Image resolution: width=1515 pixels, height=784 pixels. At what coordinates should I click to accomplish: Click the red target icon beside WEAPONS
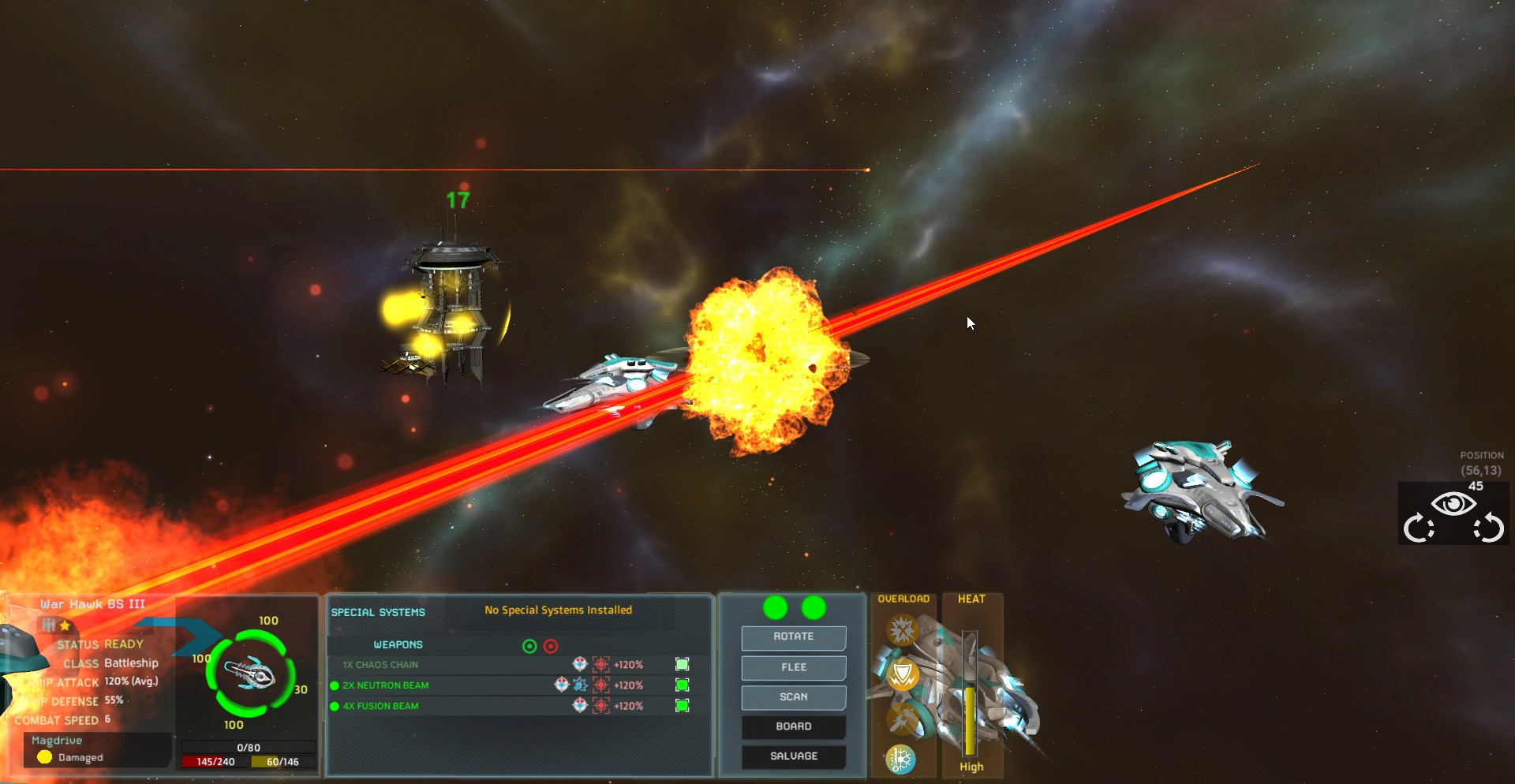(x=551, y=647)
